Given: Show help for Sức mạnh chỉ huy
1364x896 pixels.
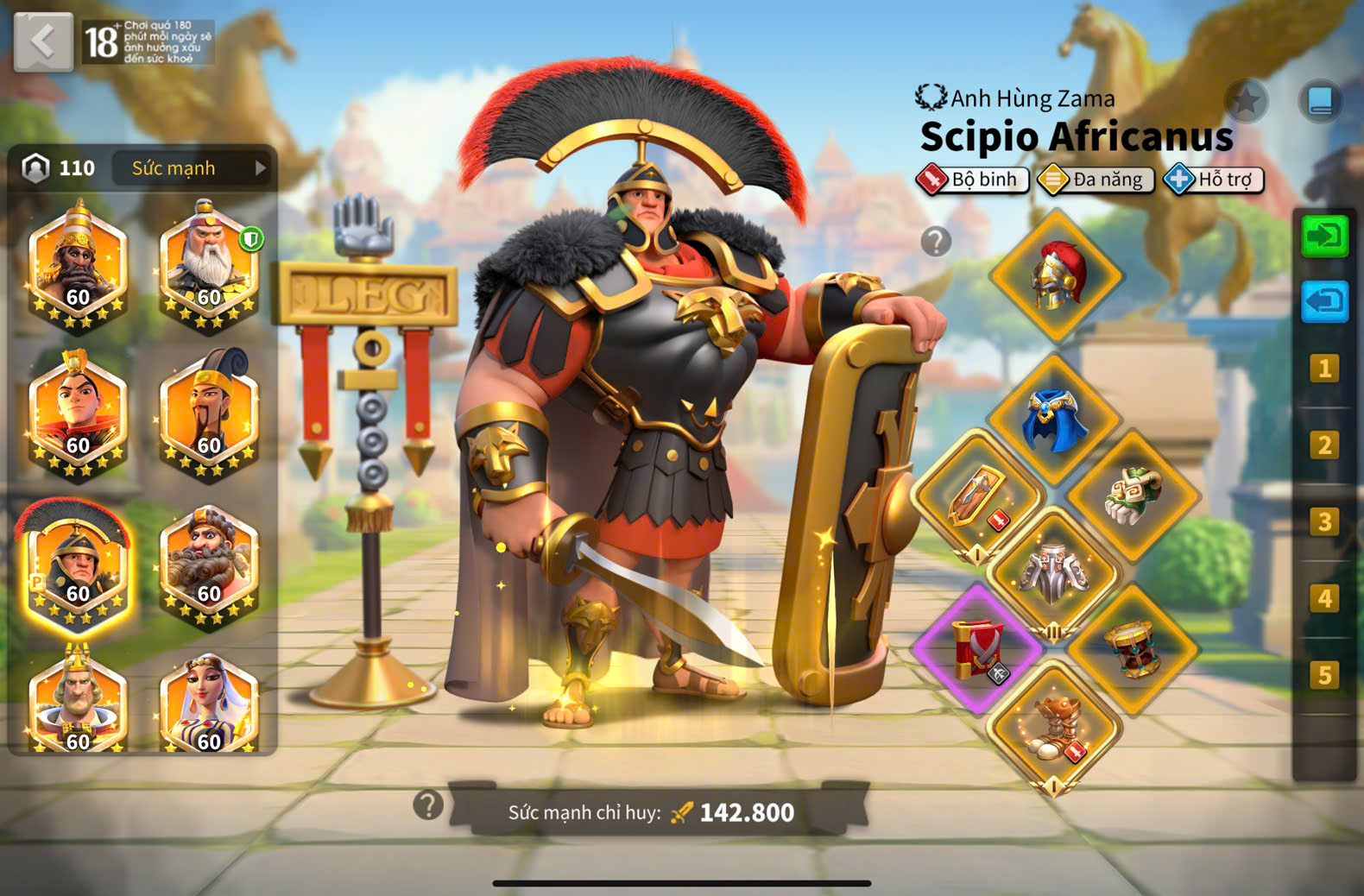Looking at the screenshot, I should (428, 805).
